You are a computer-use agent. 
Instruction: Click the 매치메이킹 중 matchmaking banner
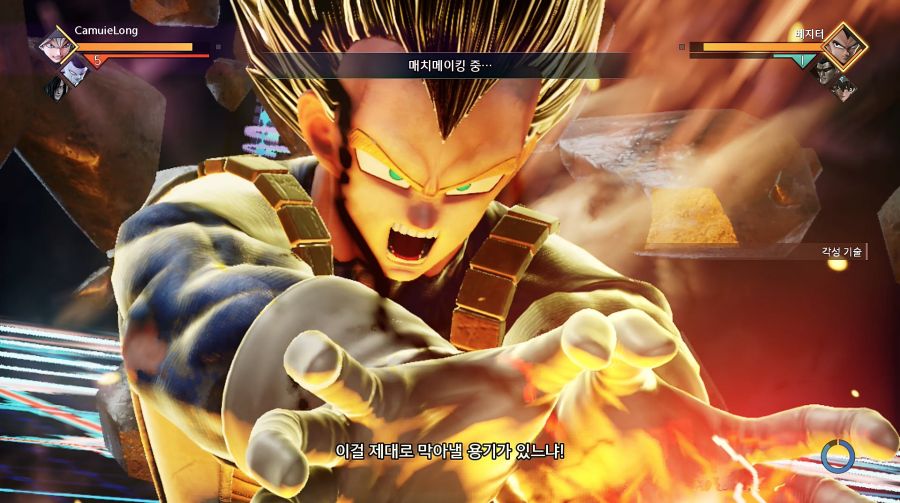450,65
